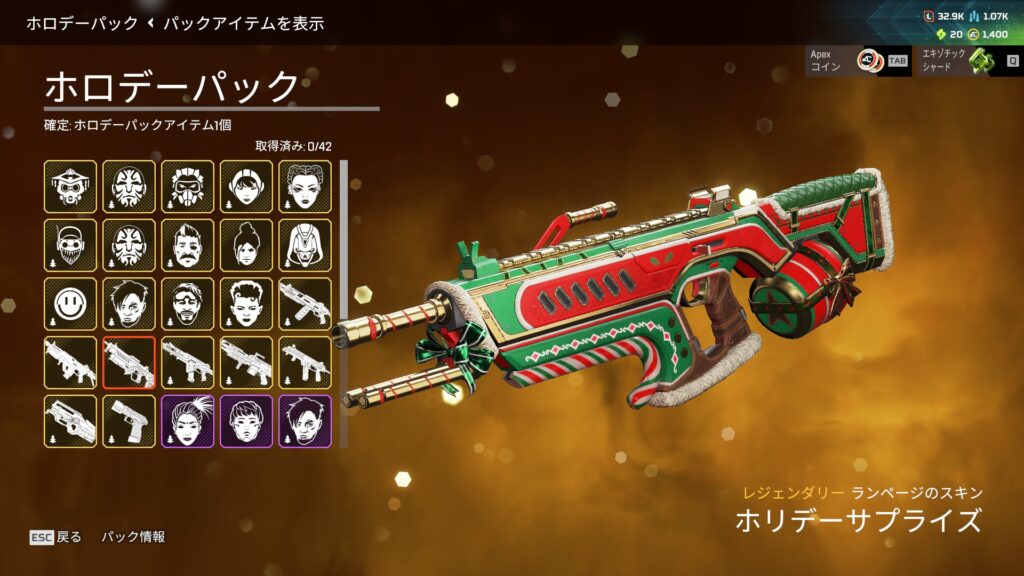Select the highlighted Rampage weapon skin tile
The height and width of the screenshot is (576, 1024).
(x=129, y=362)
